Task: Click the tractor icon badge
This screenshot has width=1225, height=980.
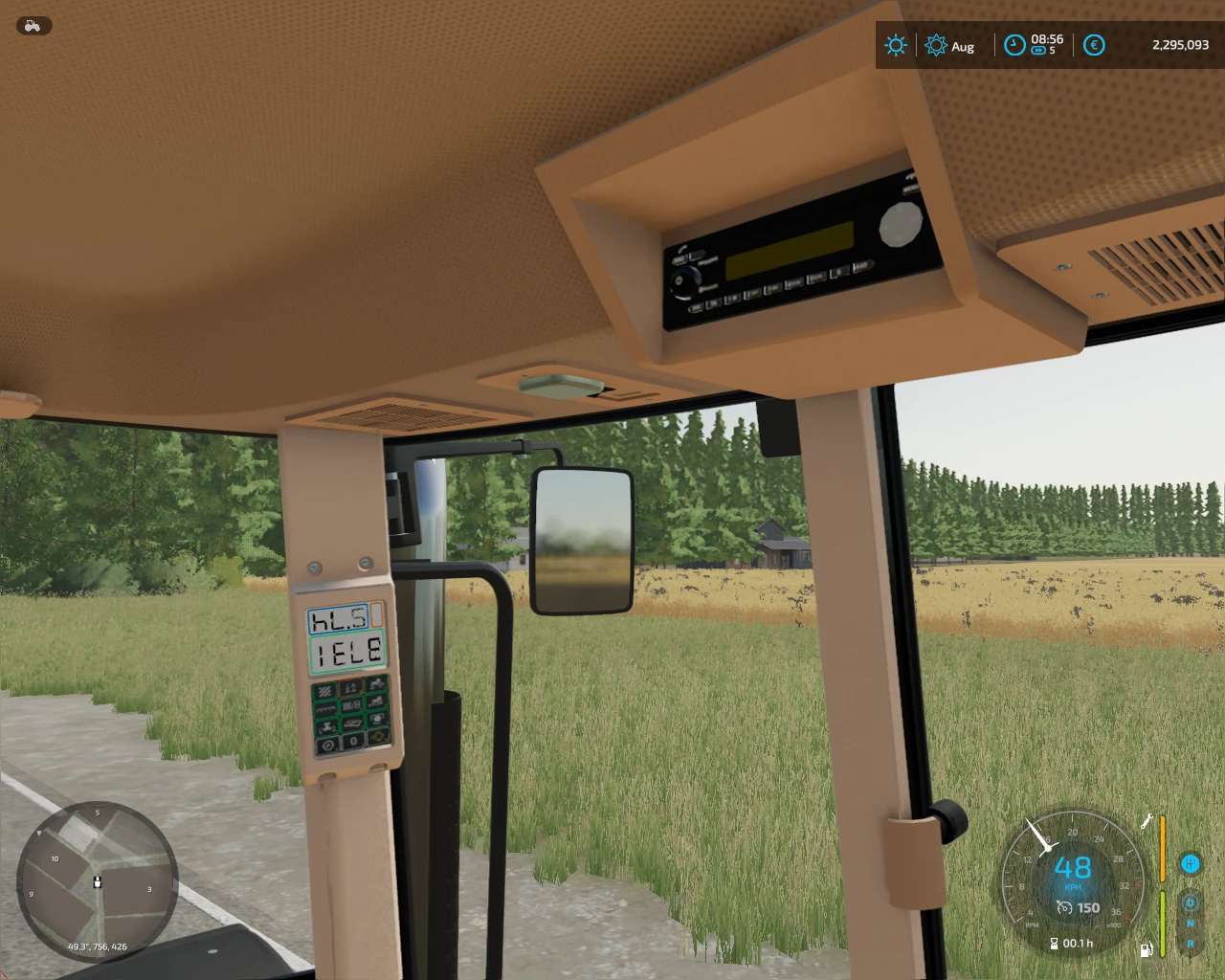Action: 33,26
